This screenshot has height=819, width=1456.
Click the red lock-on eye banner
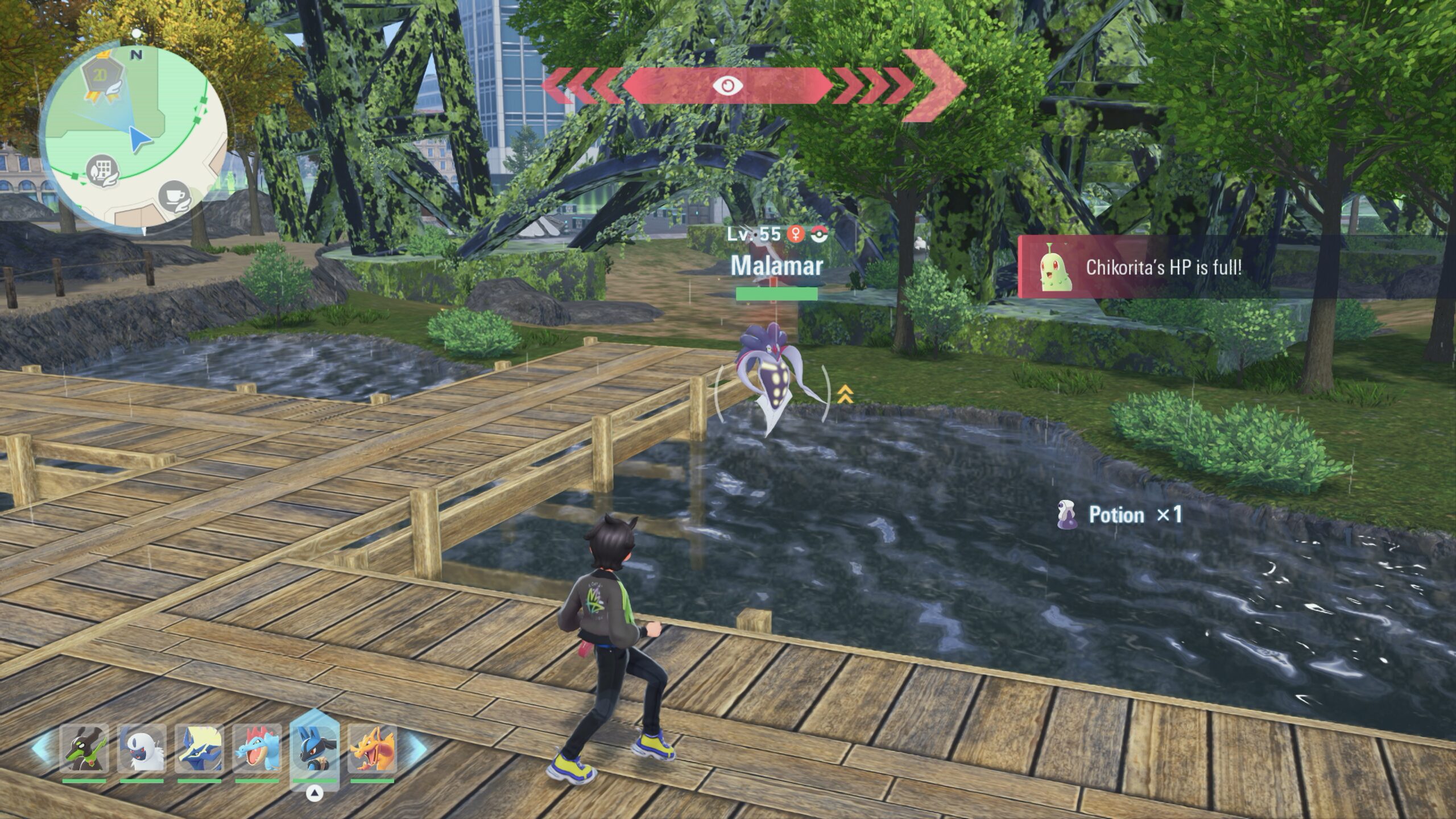click(727, 86)
